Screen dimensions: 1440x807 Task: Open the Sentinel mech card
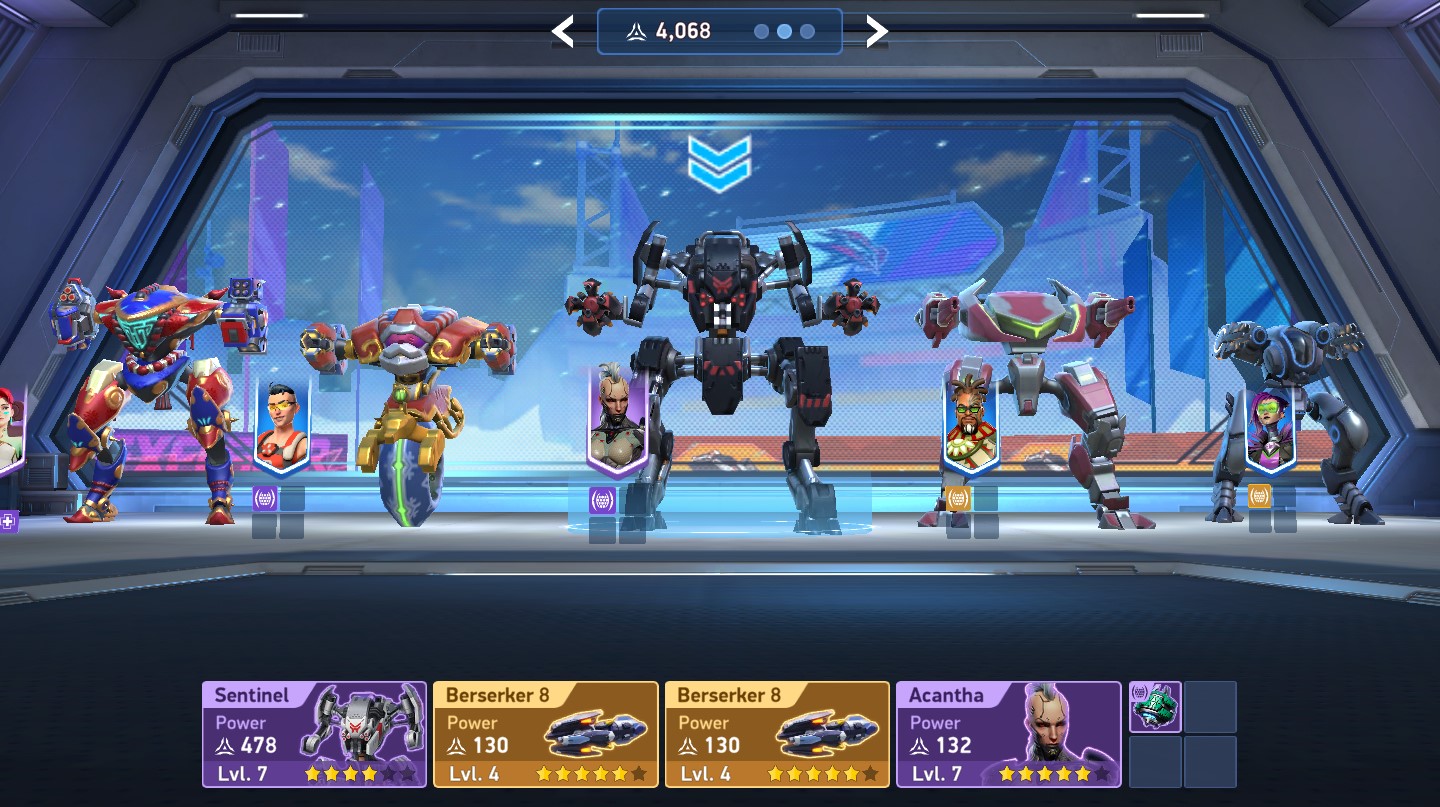tap(314, 734)
